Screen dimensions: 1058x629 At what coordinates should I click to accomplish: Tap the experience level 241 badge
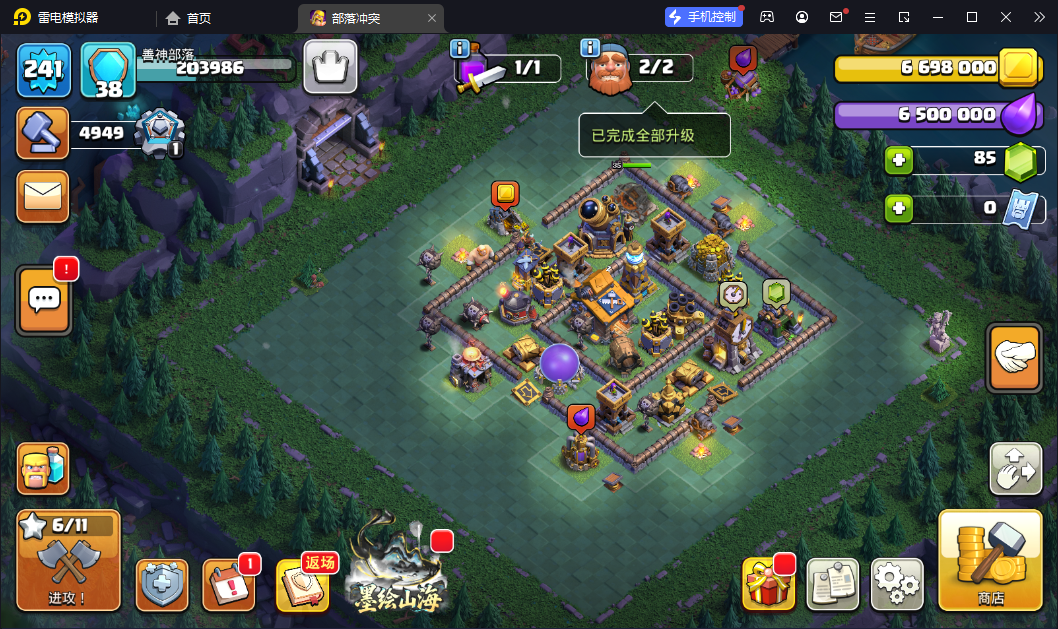[44, 70]
